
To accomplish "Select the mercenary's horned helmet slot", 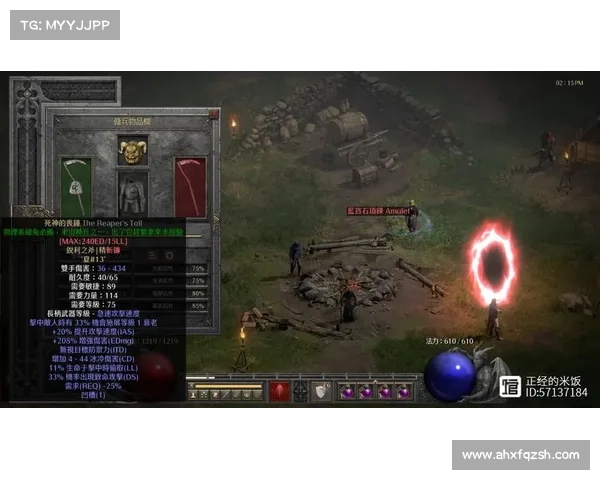I will (x=133, y=151).
